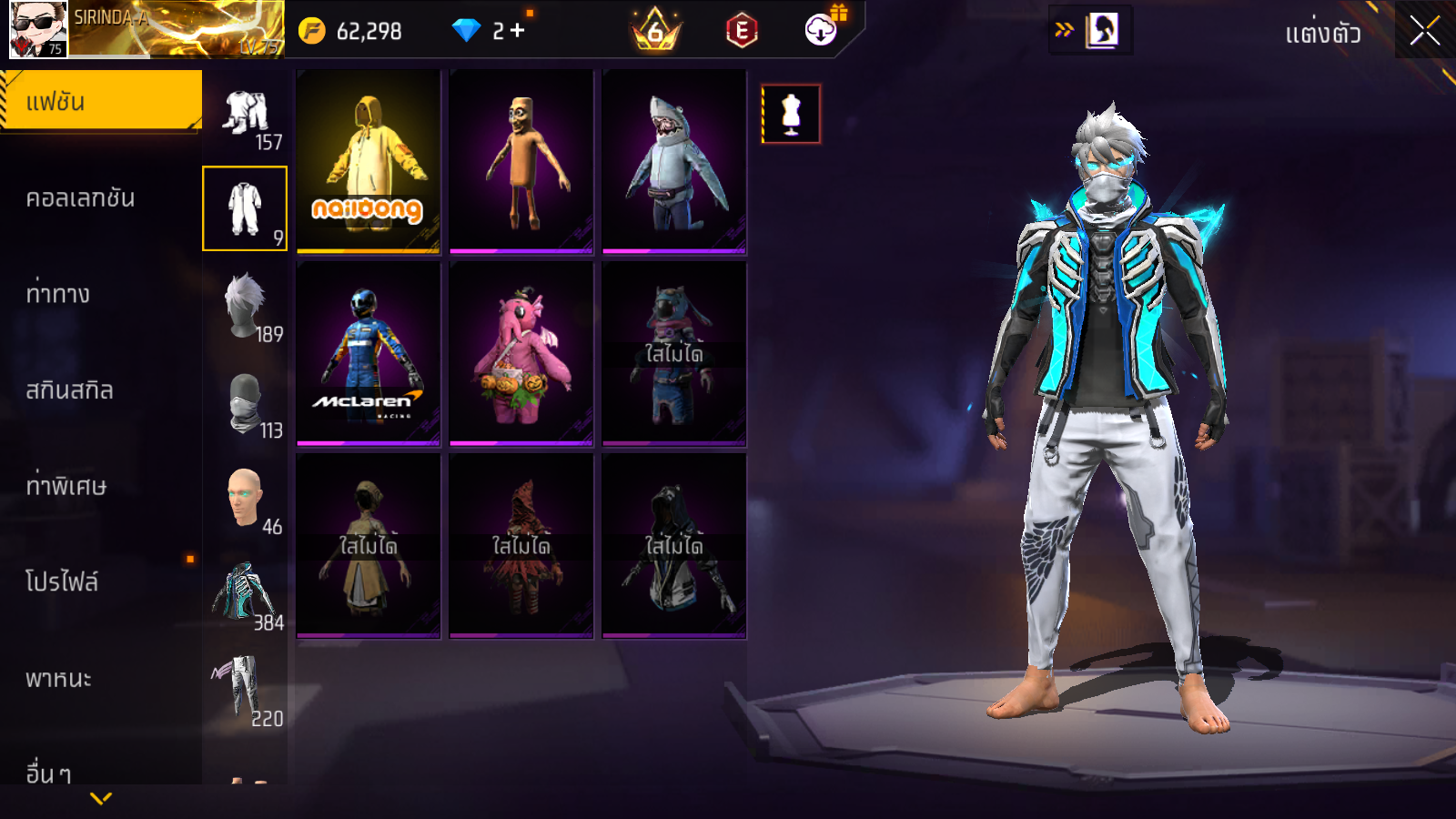Select the shark costume tile
This screenshot has width=1456, height=819.
pos(674,161)
